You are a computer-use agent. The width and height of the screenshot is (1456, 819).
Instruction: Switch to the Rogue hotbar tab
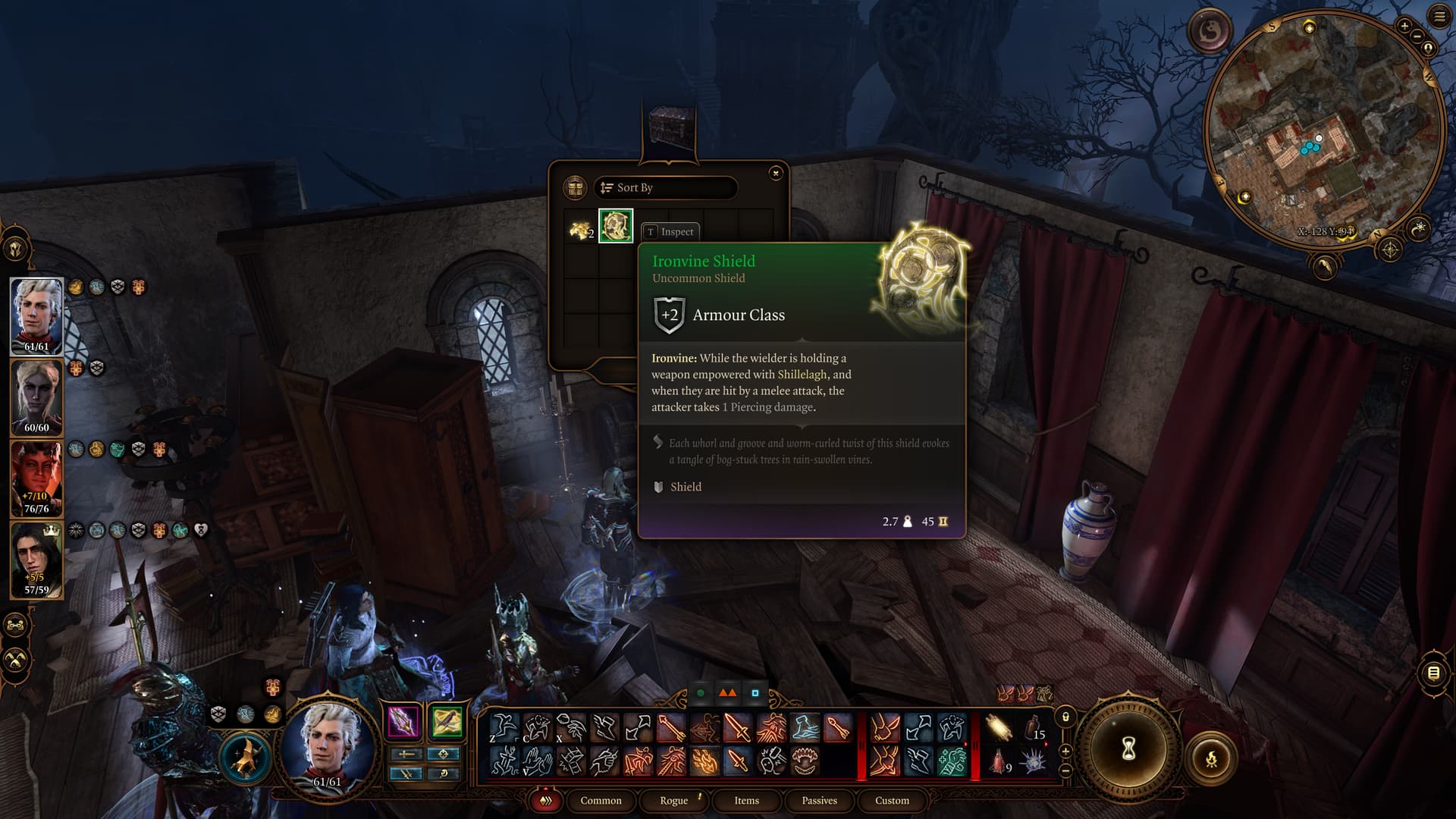673,801
